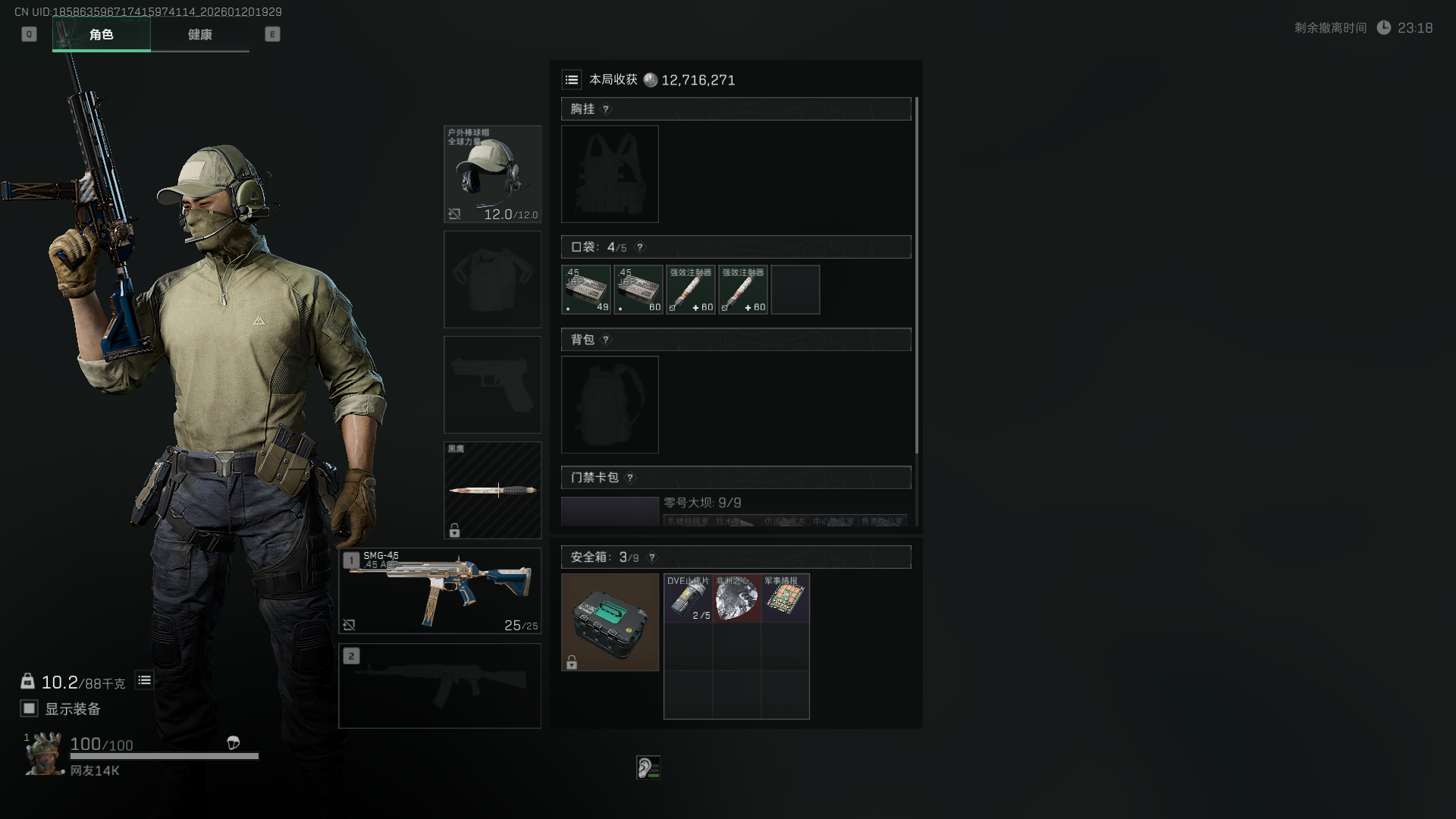Select the 非洲之心 diamond item
This screenshot has height=819, width=1456.
pyautogui.click(x=736, y=598)
